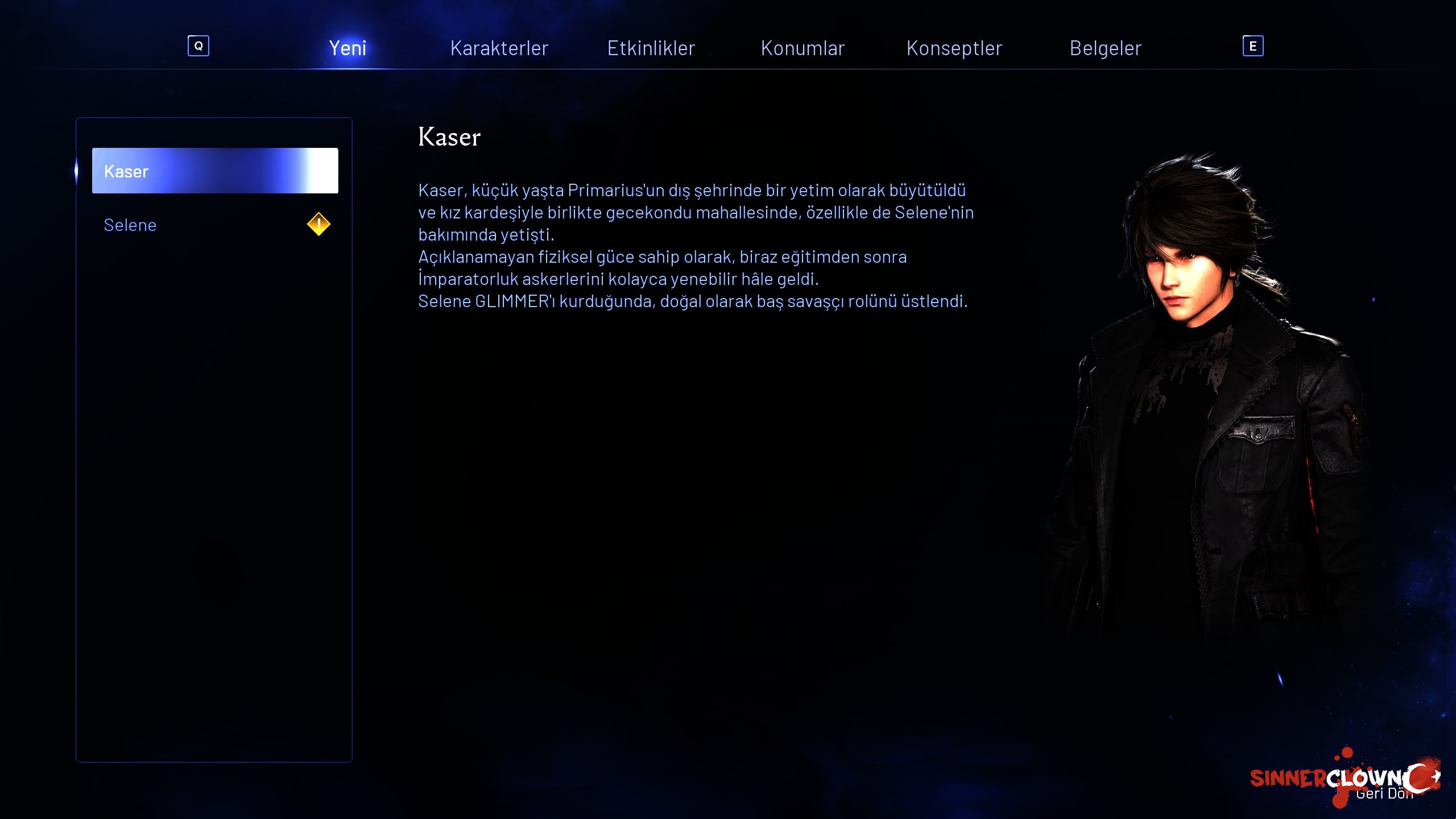Image resolution: width=1456 pixels, height=819 pixels.
Task: Click the Kaser heading title
Action: pos(449,136)
